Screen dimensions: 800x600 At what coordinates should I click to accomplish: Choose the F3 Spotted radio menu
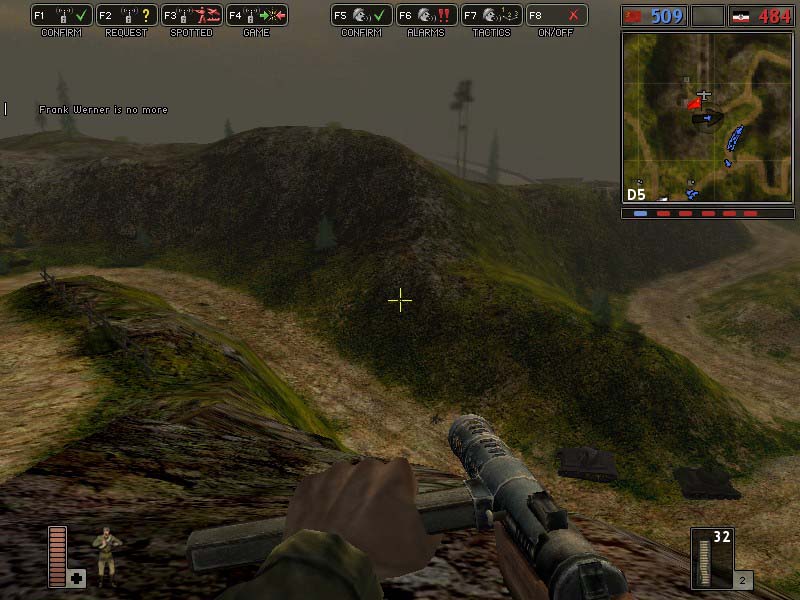(x=191, y=16)
